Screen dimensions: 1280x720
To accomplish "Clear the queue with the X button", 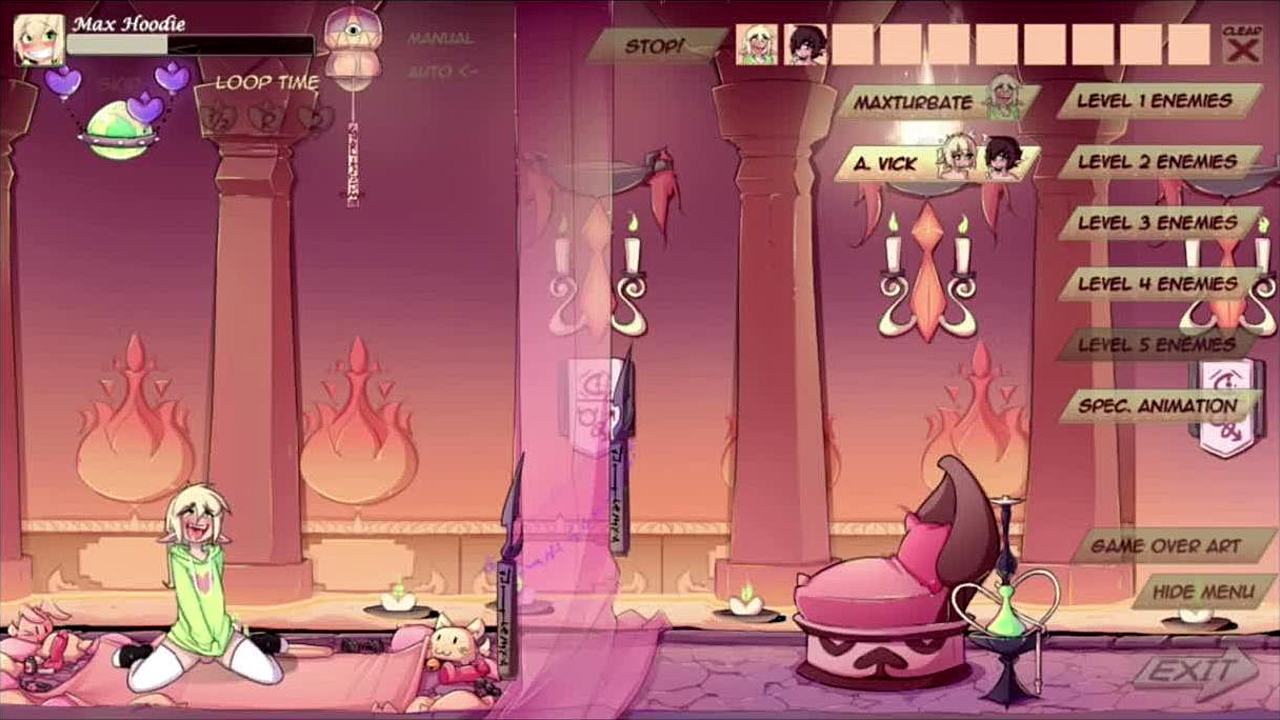I will click(x=1242, y=45).
